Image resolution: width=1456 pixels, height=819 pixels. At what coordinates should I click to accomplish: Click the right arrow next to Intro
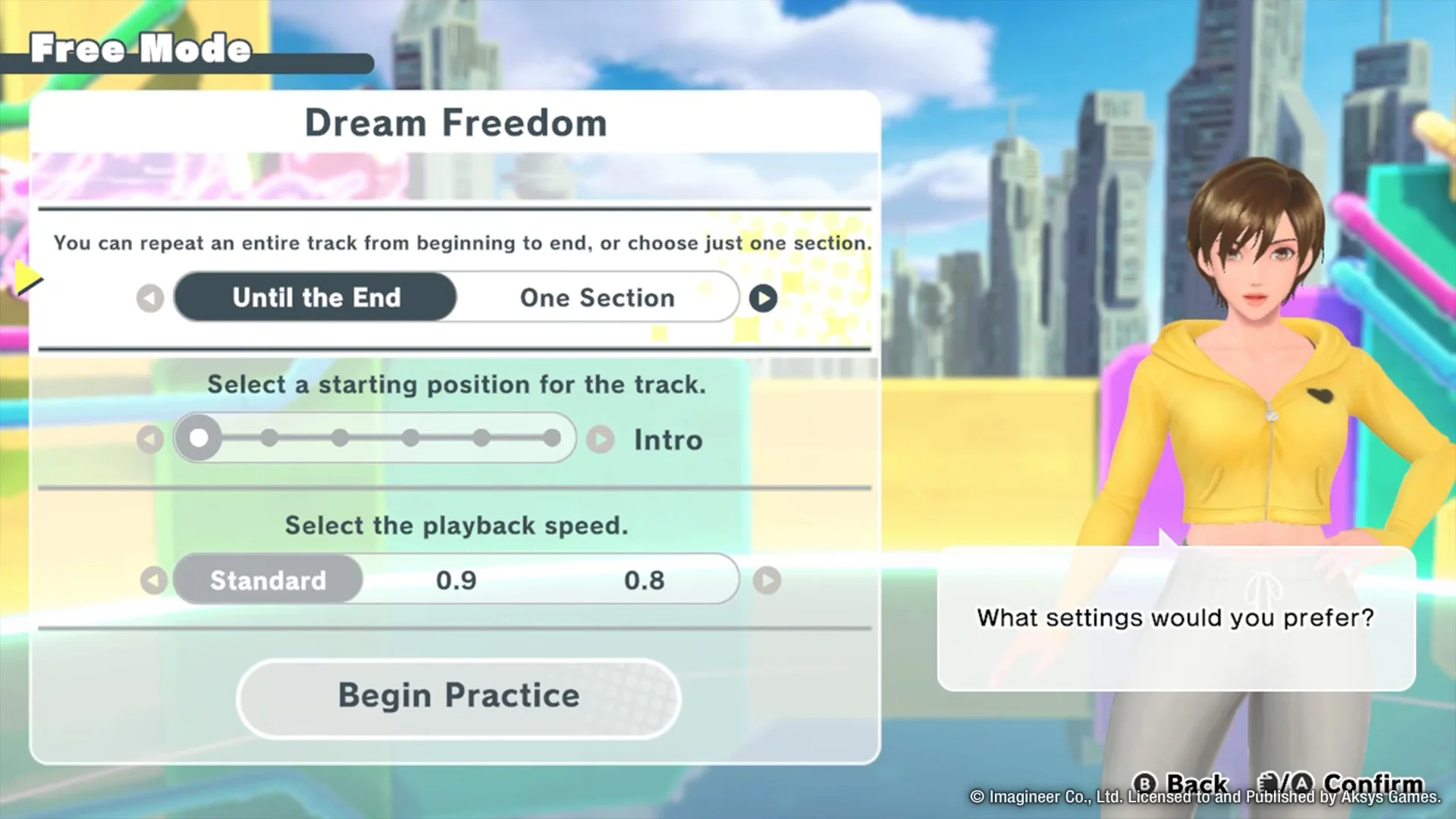(x=600, y=439)
